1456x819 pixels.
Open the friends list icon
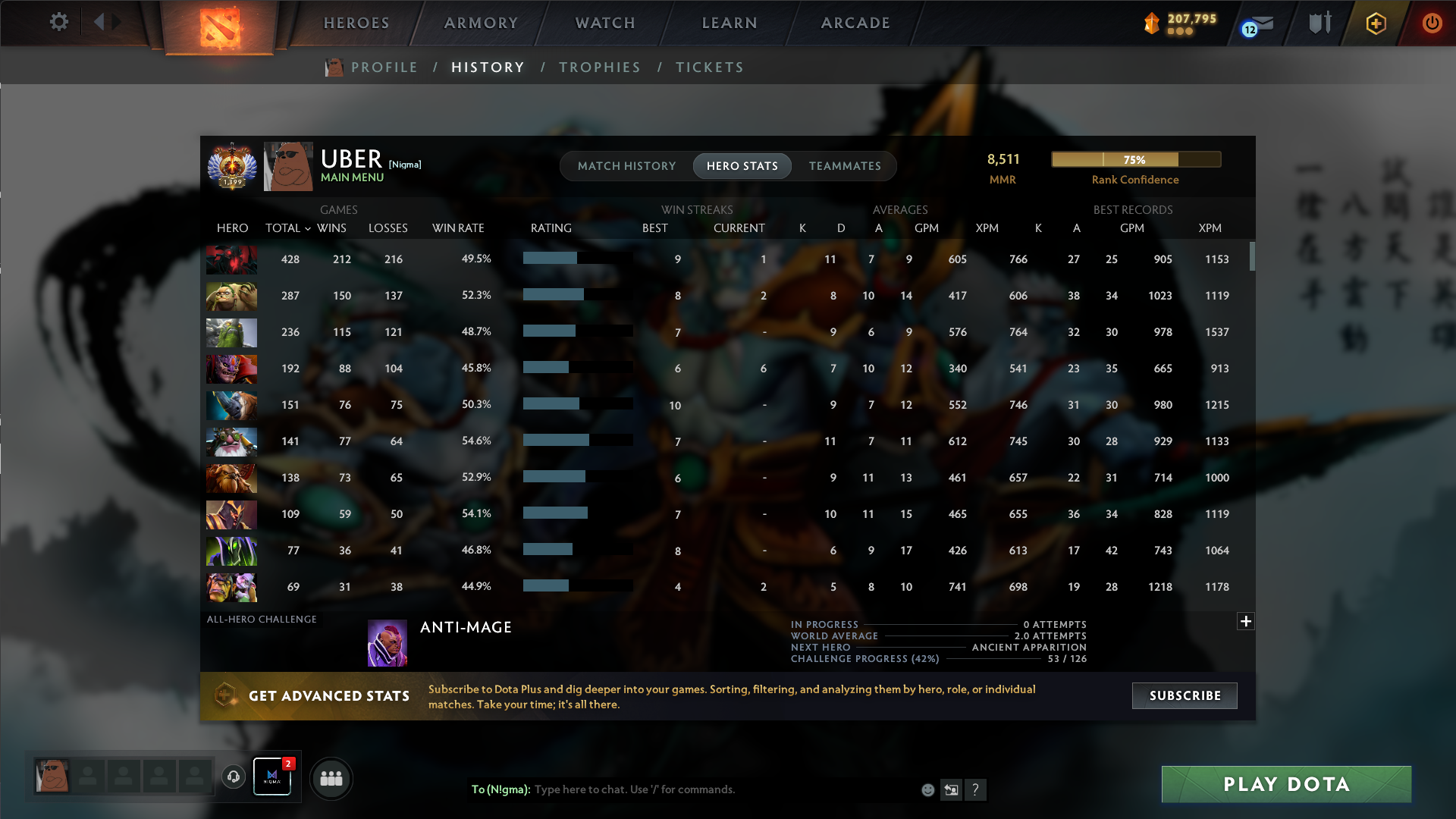pyautogui.click(x=331, y=778)
